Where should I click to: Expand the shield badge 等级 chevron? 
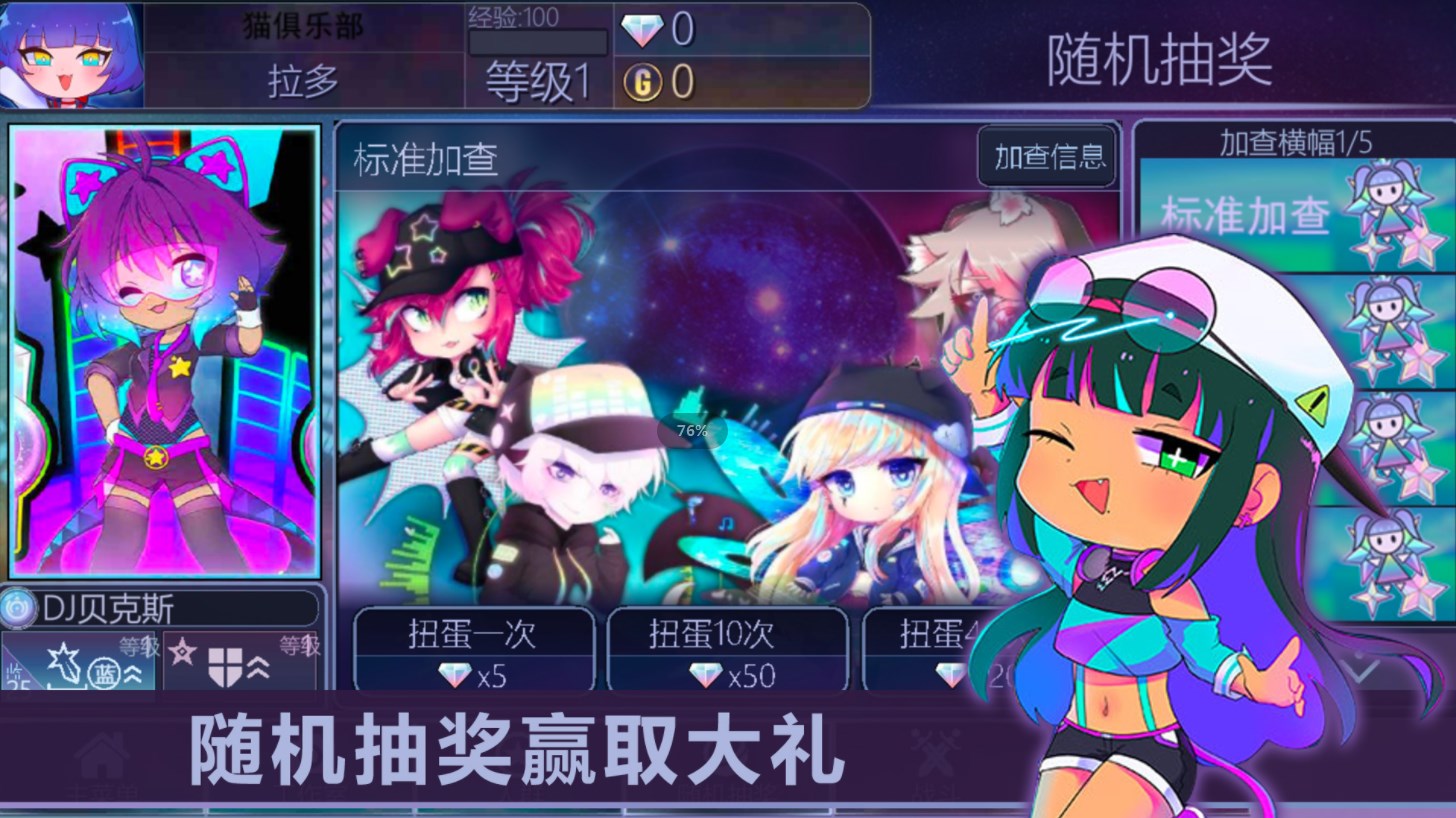(x=260, y=672)
